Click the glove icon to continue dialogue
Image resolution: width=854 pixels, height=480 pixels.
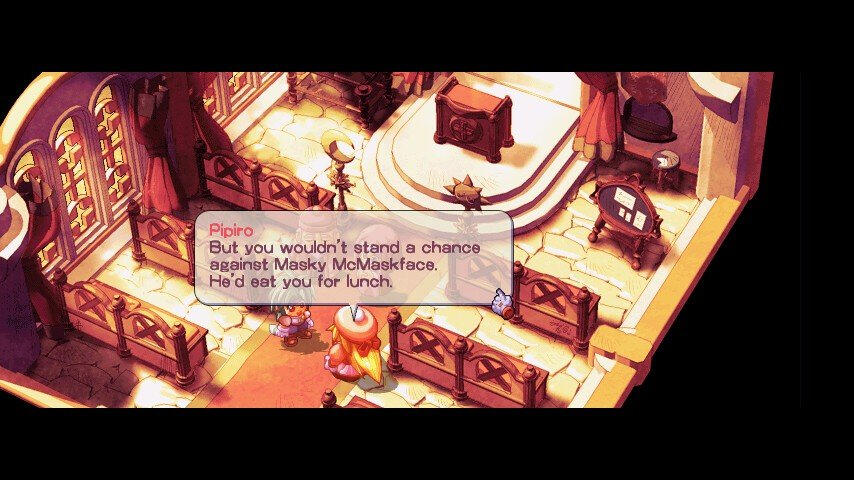502,300
